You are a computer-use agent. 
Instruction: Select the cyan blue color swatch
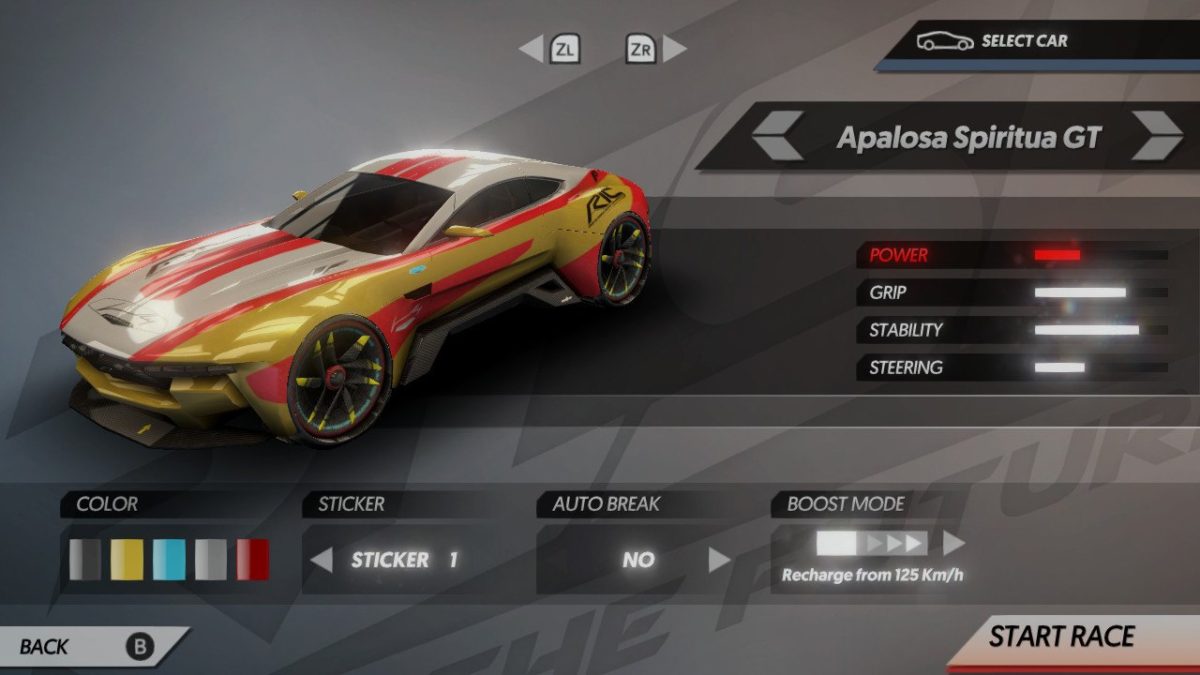click(169, 560)
